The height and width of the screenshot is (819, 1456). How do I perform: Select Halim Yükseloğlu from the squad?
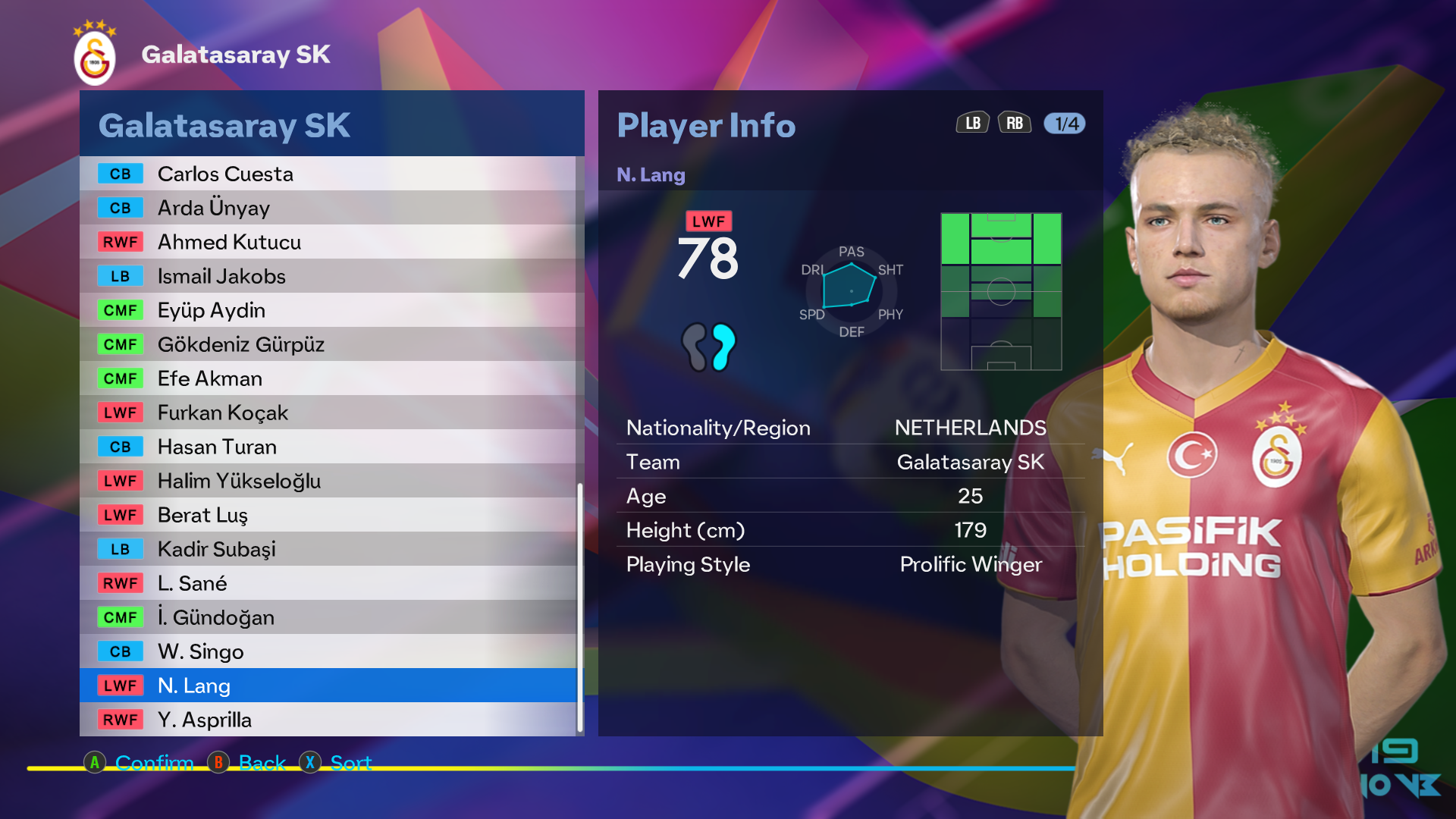coord(328,481)
